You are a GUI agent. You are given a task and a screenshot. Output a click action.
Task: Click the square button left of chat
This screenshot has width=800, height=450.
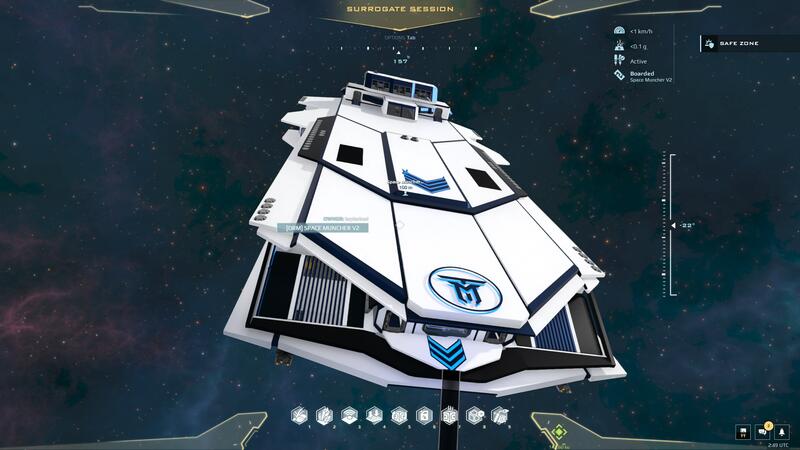tap(743, 432)
